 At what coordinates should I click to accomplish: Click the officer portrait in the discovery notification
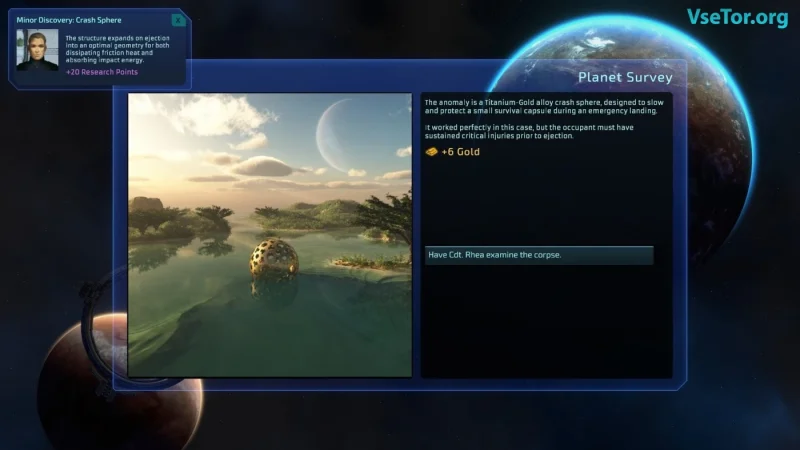37,50
